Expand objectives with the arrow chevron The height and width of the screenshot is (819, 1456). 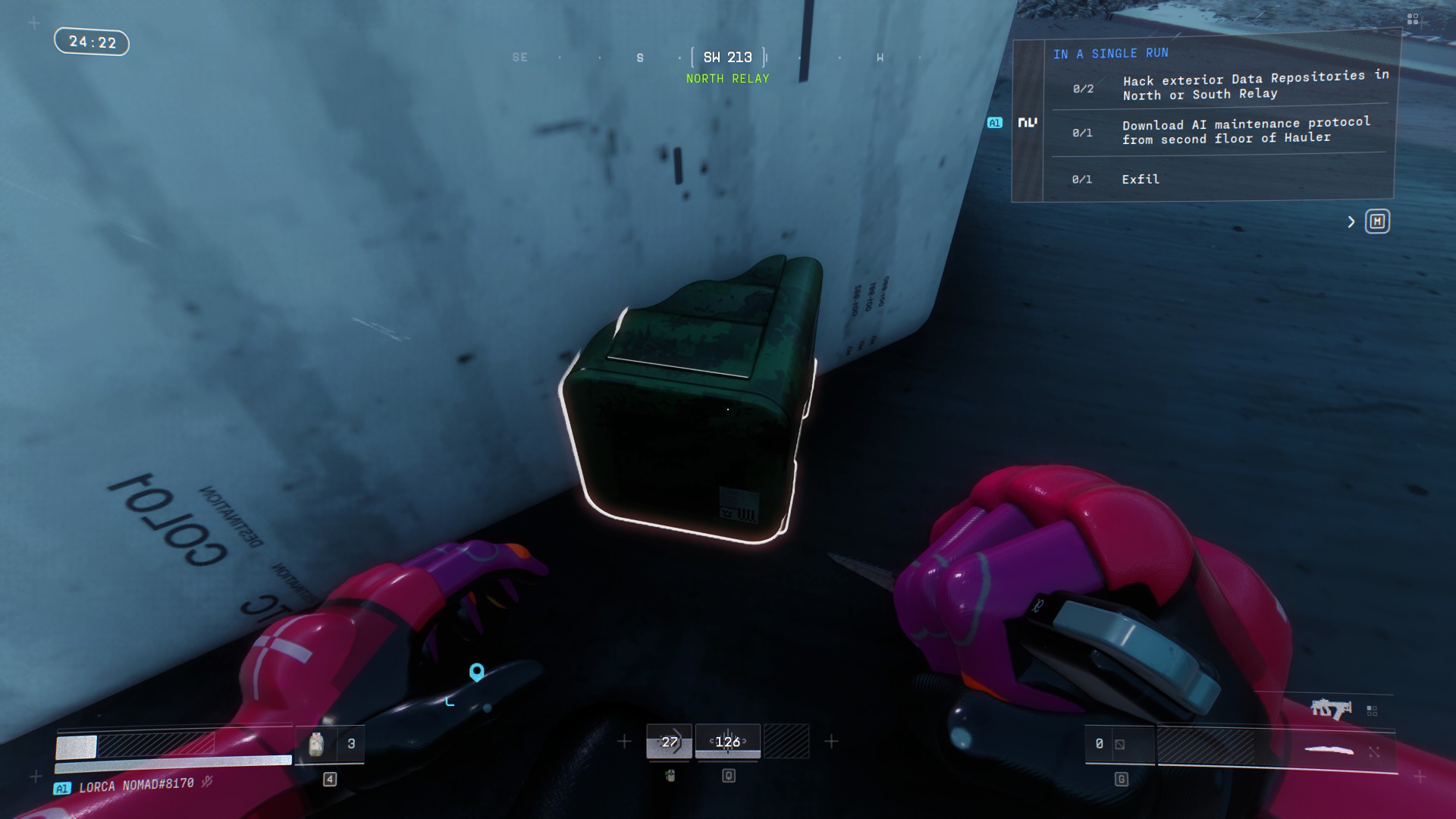click(1351, 221)
